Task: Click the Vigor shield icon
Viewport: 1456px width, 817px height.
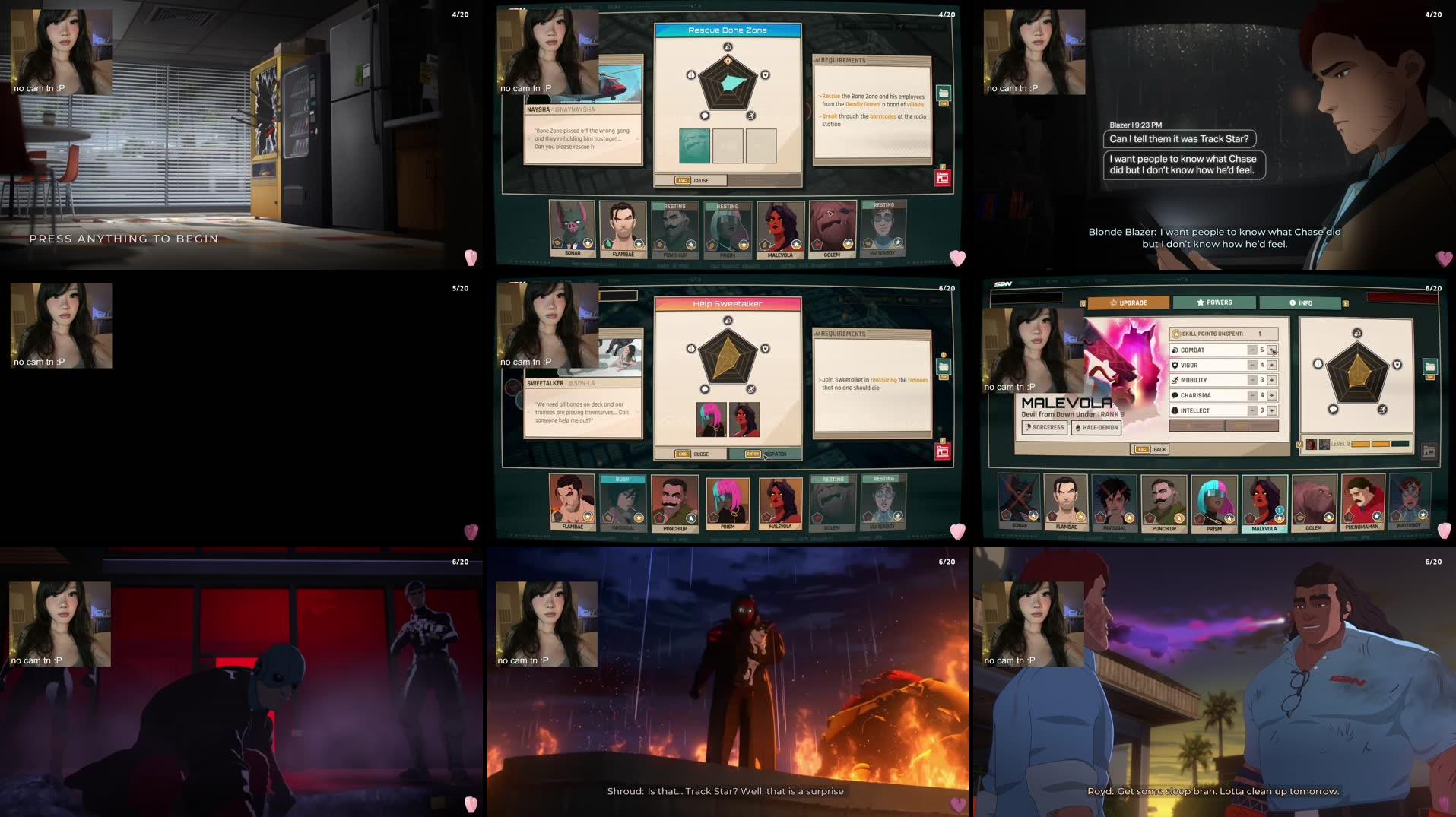Action: [1175, 365]
